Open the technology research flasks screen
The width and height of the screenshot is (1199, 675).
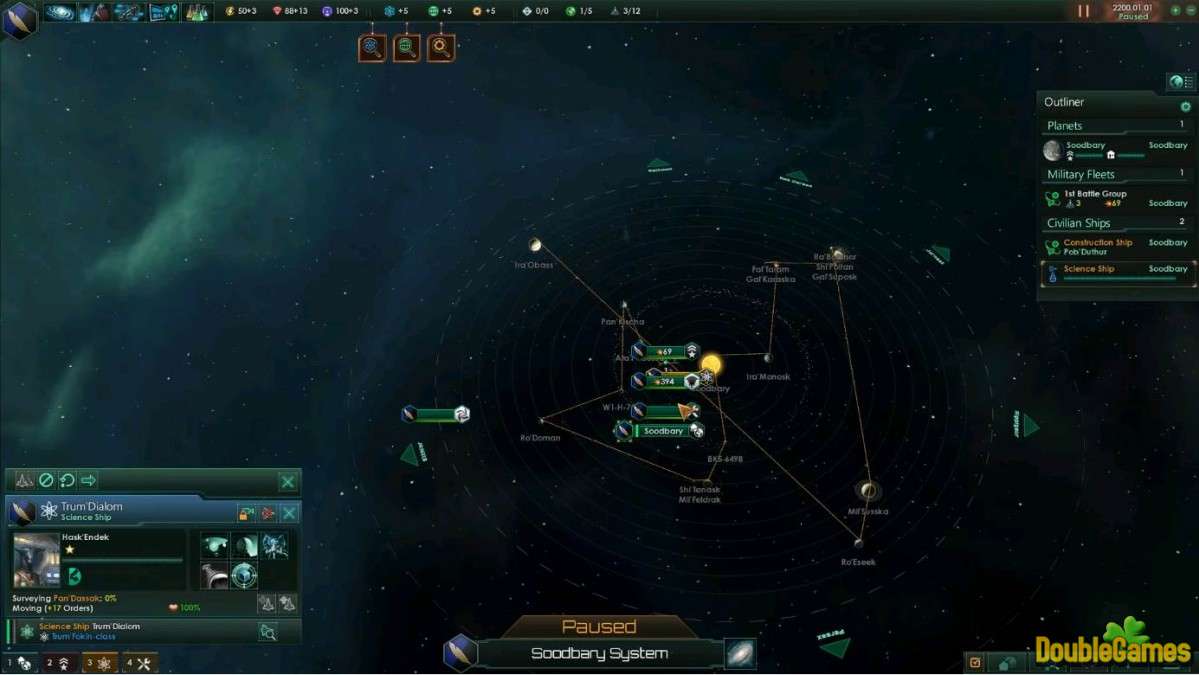click(196, 12)
